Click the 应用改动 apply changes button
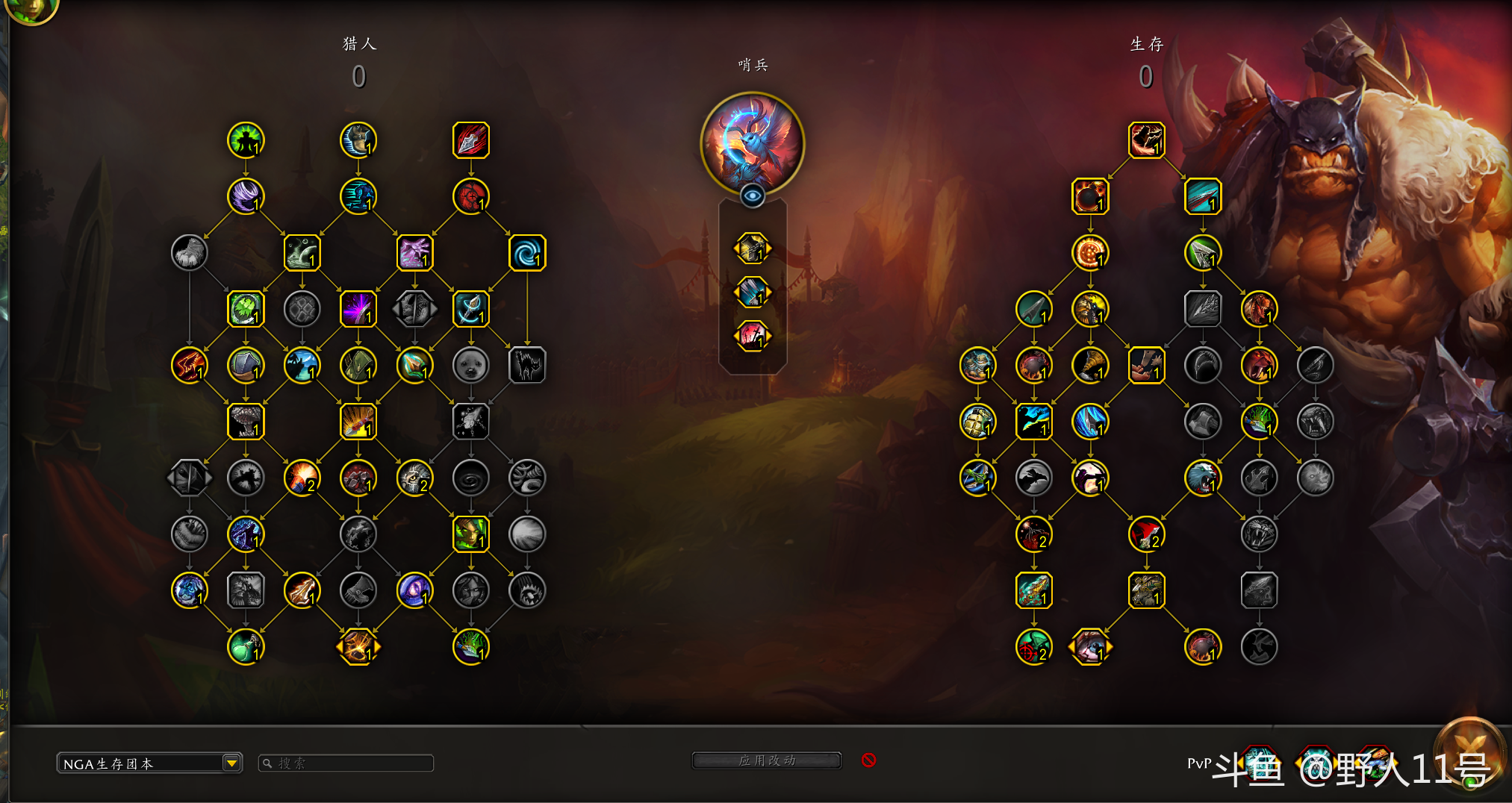This screenshot has width=1512, height=803. click(x=767, y=760)
